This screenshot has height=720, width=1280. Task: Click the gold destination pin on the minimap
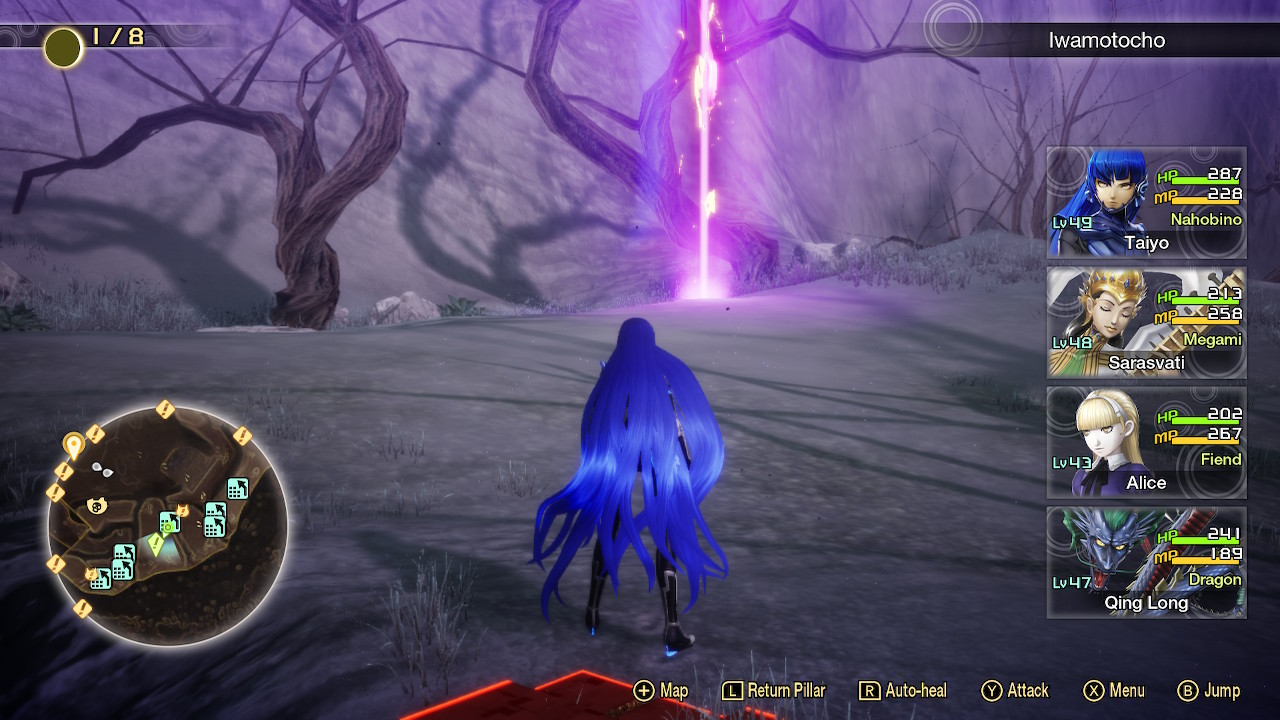tap(74, 443)
